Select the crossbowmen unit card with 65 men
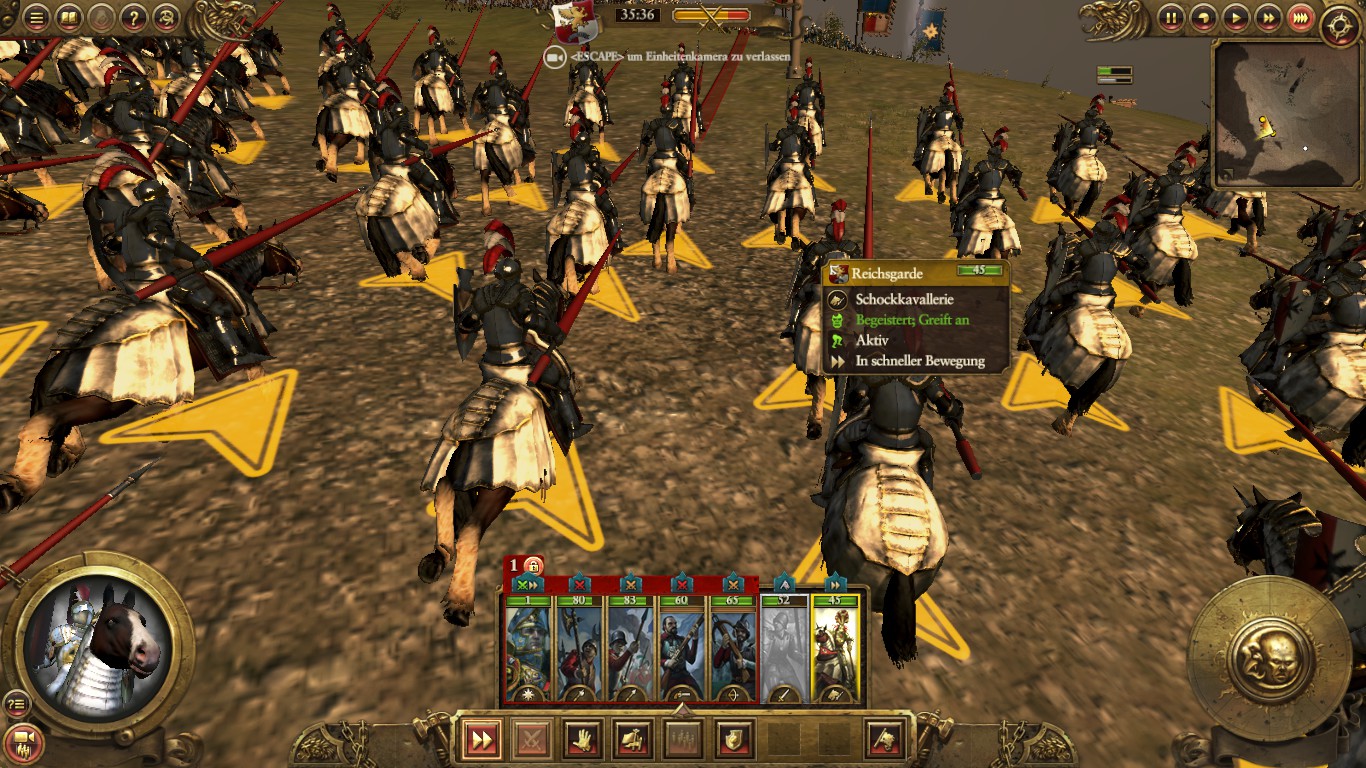This screenshot has height=768, width=1366. 733,650
